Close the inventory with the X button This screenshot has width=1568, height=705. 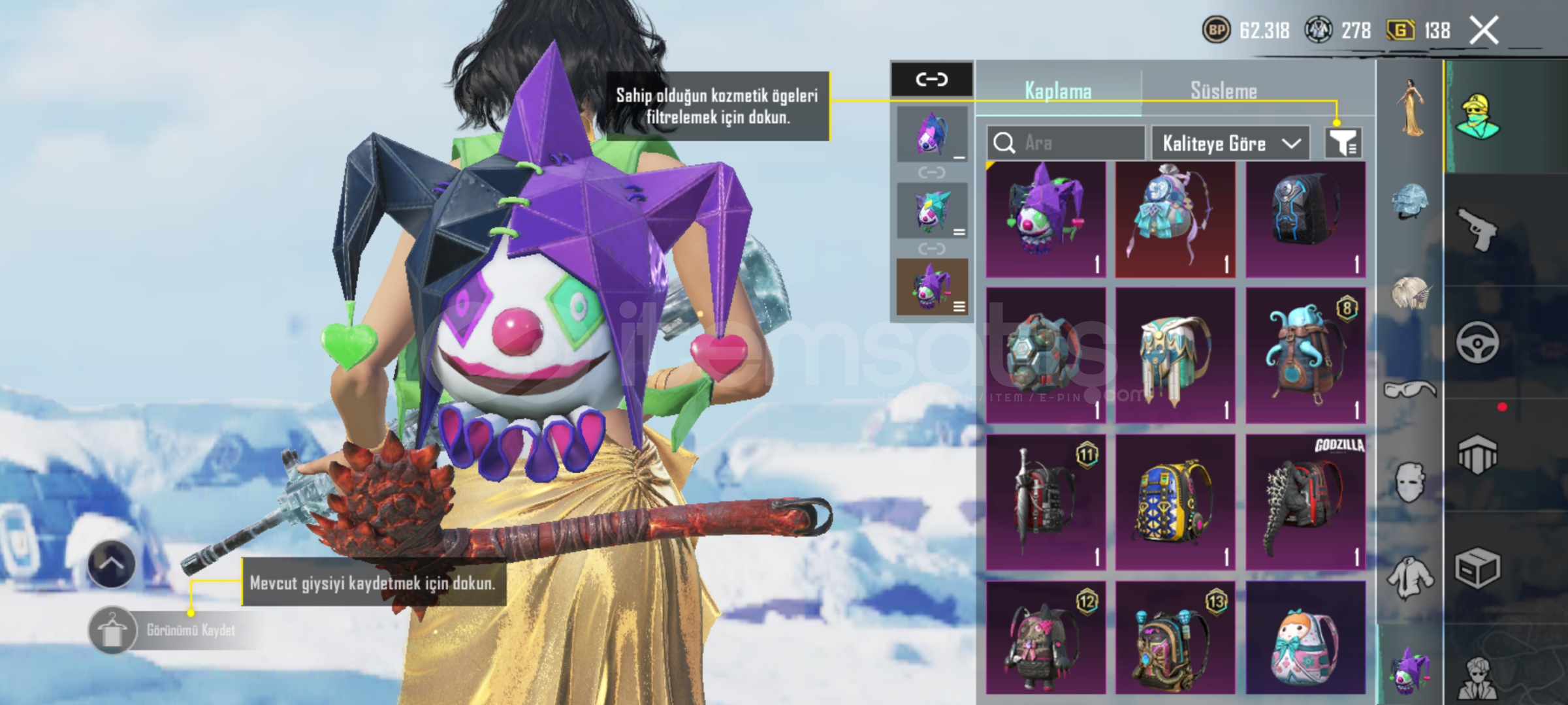(1483, 31)
